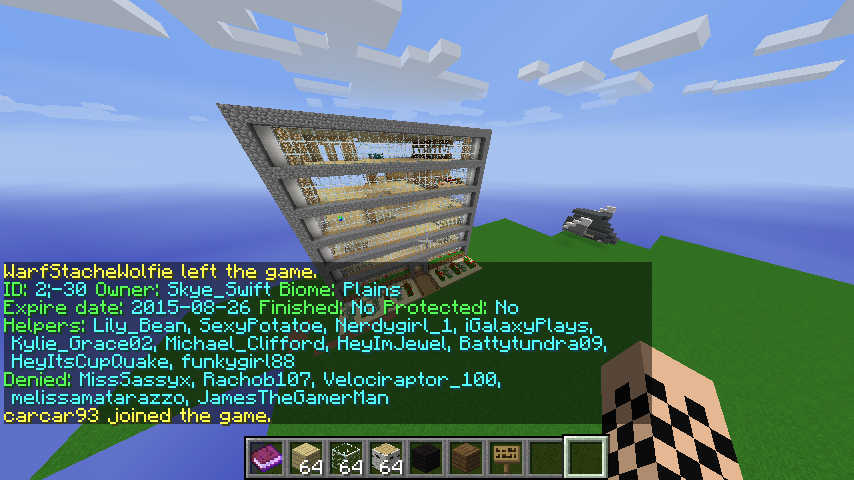854x480 pixels.
Task: Choose the light wood planks stack
Action: coord(306,457)
